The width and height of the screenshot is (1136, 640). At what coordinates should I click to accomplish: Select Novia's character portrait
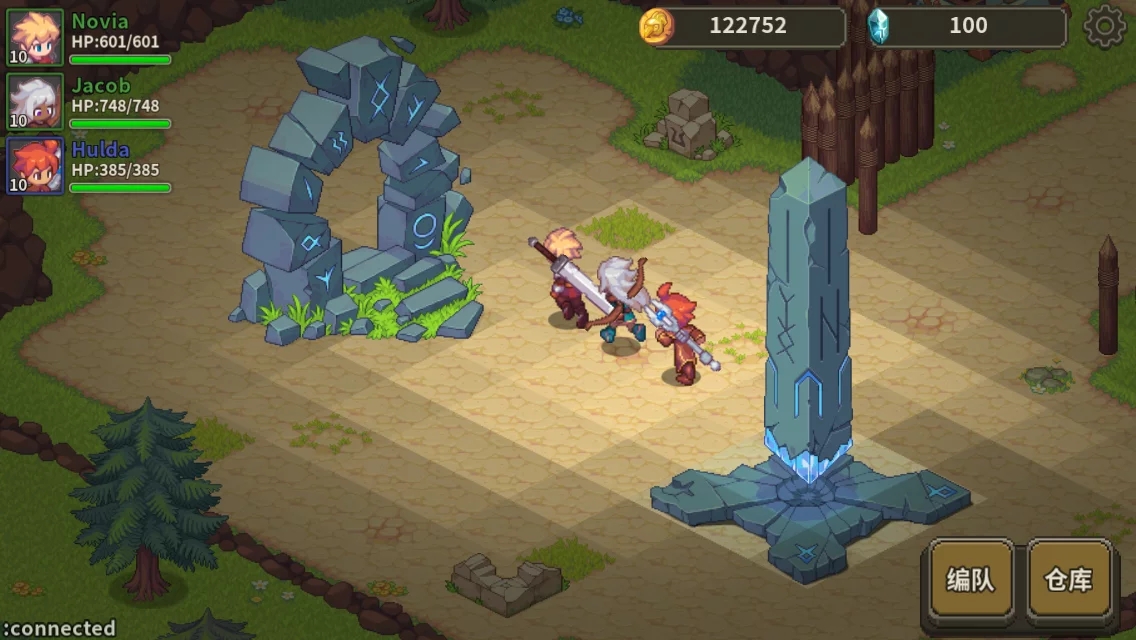click(36, 37)
